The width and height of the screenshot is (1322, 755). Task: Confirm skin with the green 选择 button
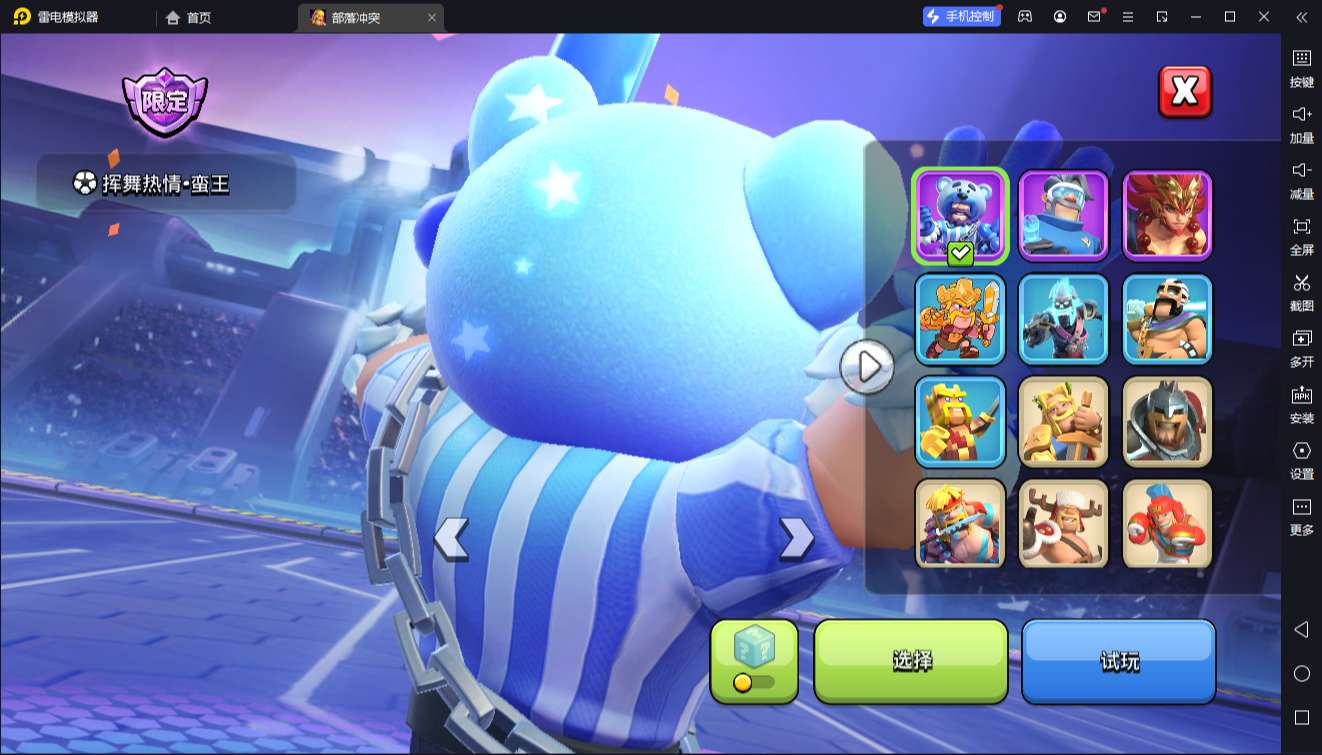coord(911,660)
